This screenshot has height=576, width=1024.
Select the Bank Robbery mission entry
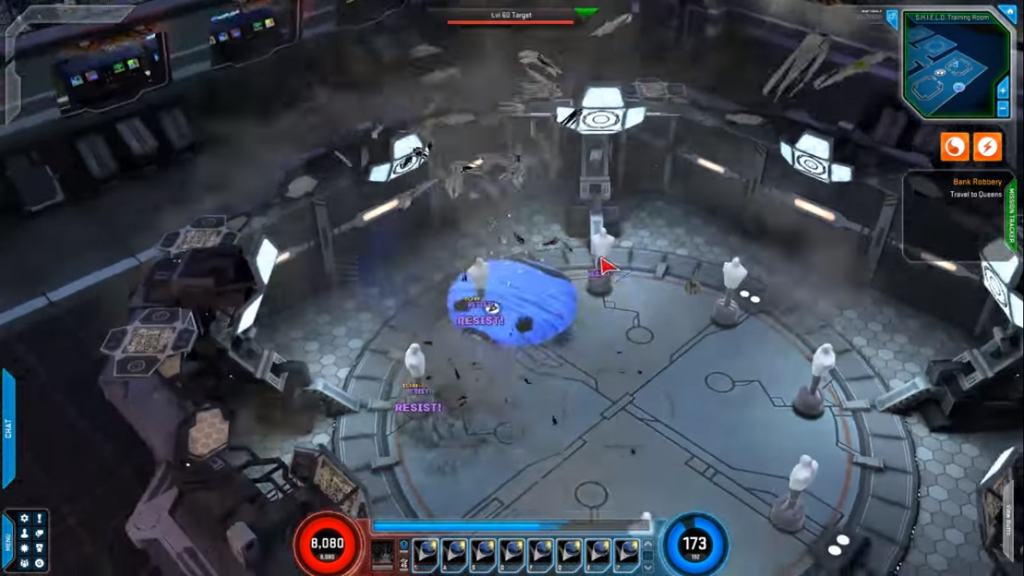tap(977, 182)
